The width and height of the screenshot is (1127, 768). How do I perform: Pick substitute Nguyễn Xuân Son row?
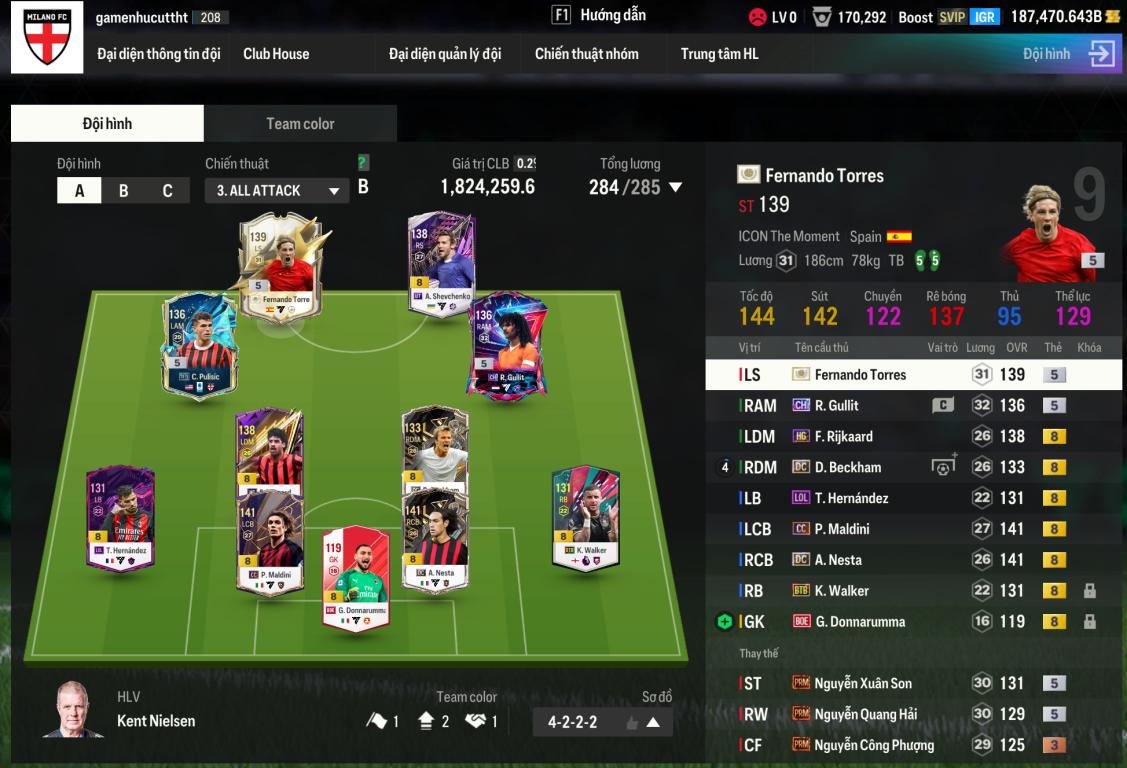pyautogui.click(x=913, y=684)
